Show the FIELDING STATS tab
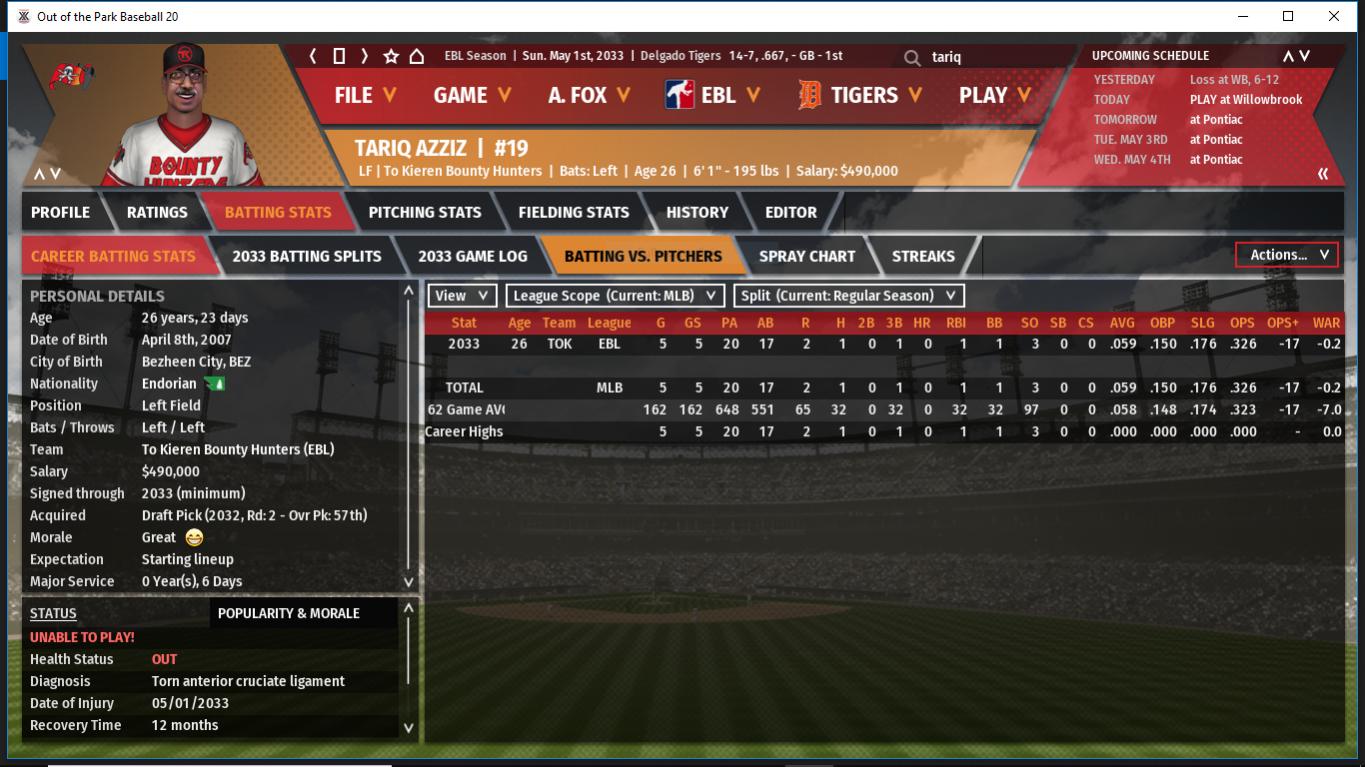This screenshot has width=1365, height=767. tap(573, 212)
